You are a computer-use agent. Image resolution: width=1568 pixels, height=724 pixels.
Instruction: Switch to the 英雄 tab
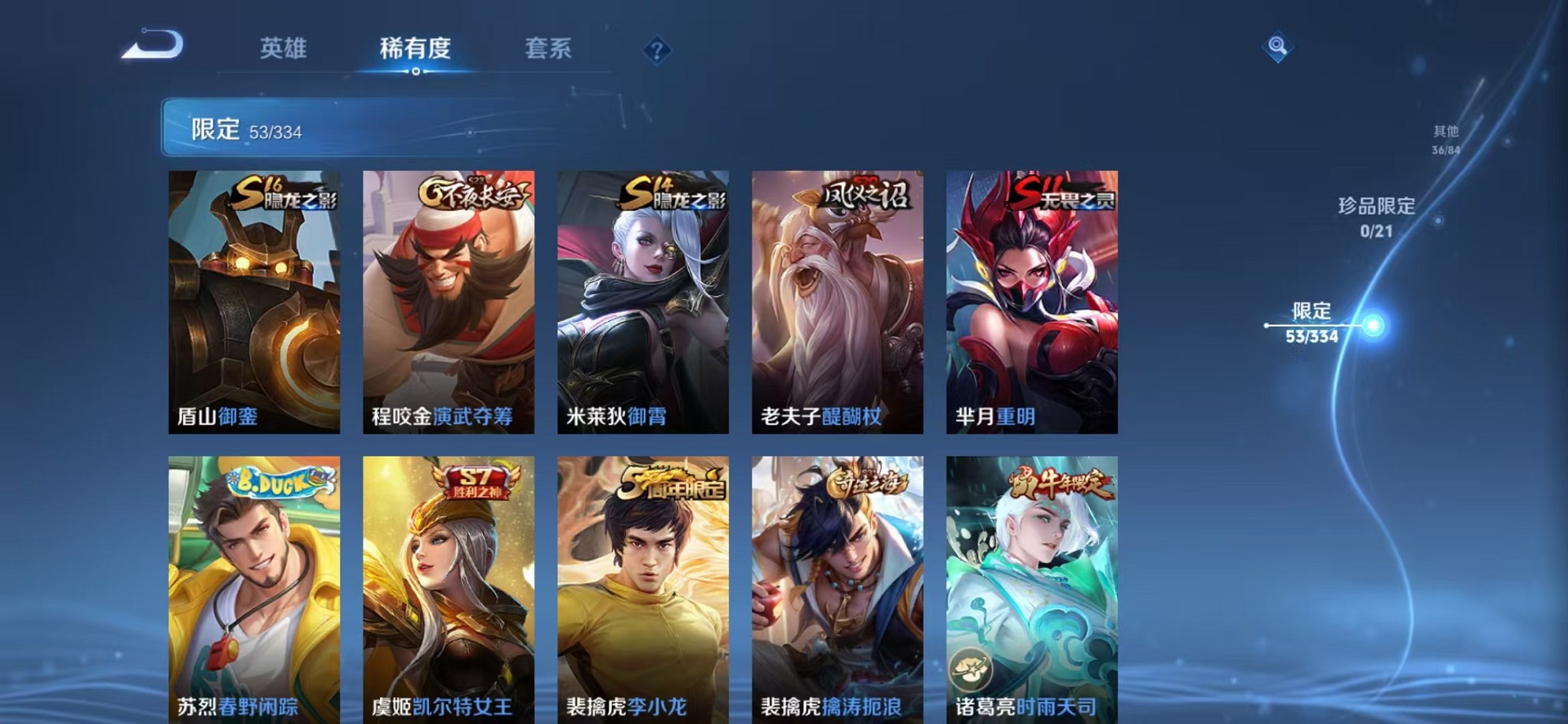(284, 49)
